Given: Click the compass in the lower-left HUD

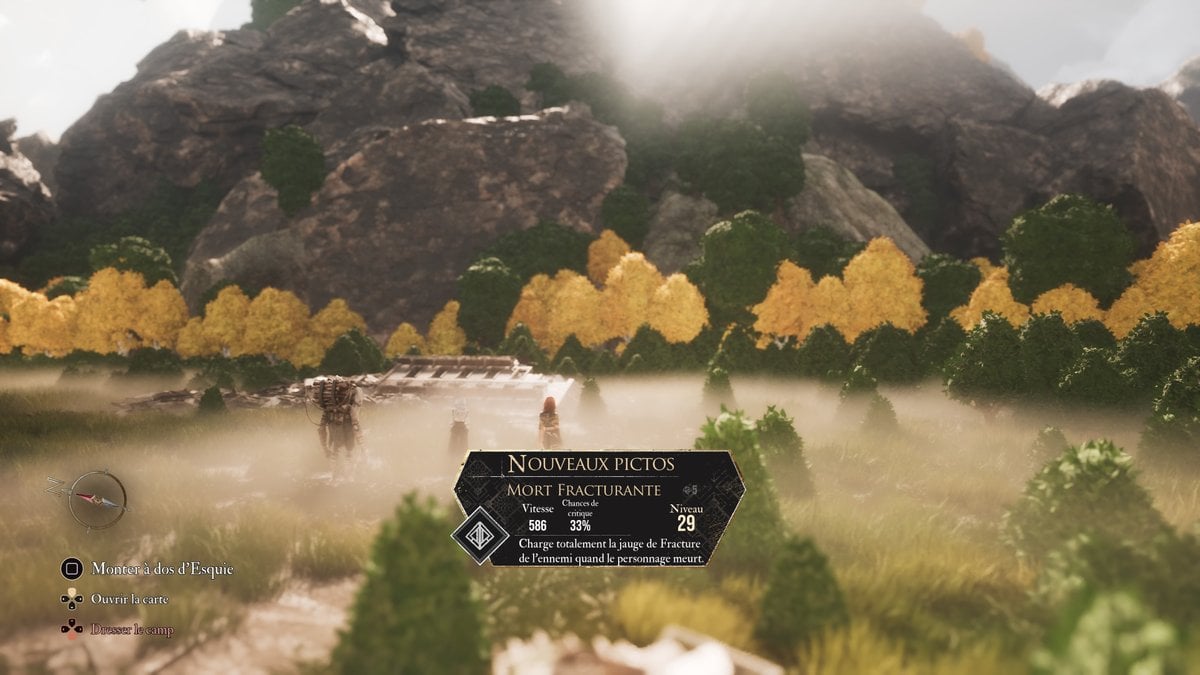Looking at the screenshot, I should coord(97,500).
